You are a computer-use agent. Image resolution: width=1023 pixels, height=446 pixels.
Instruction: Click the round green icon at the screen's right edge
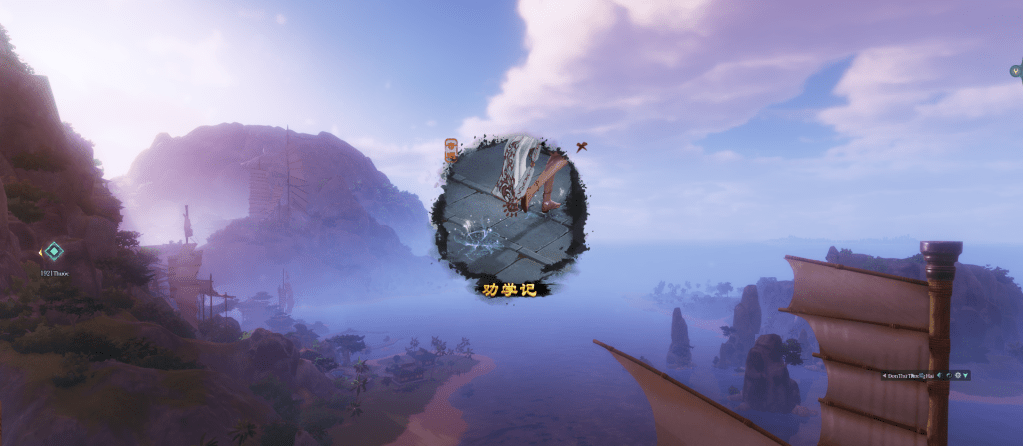coord(1016,71)
